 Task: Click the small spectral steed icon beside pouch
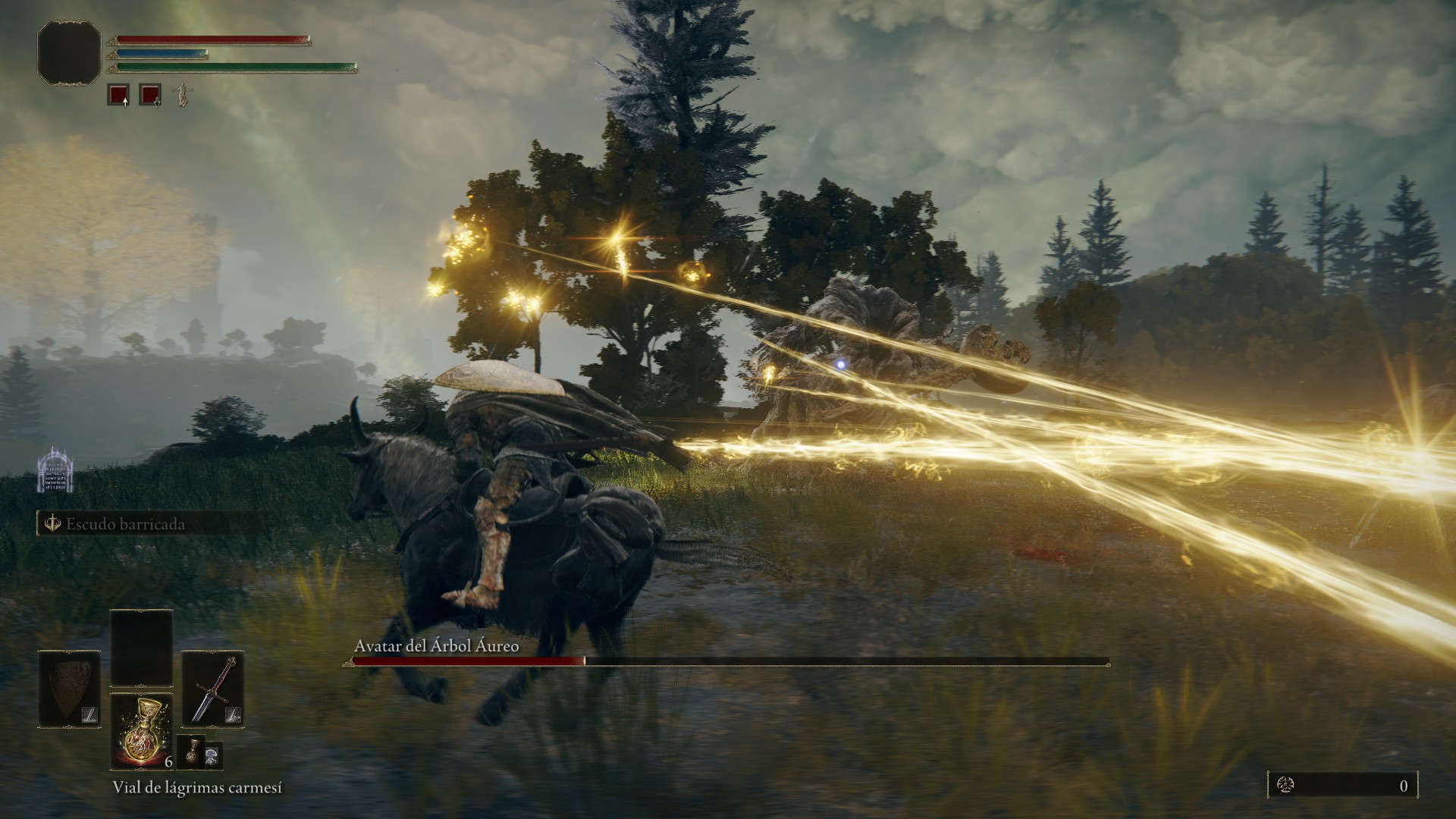coord(214,753)
